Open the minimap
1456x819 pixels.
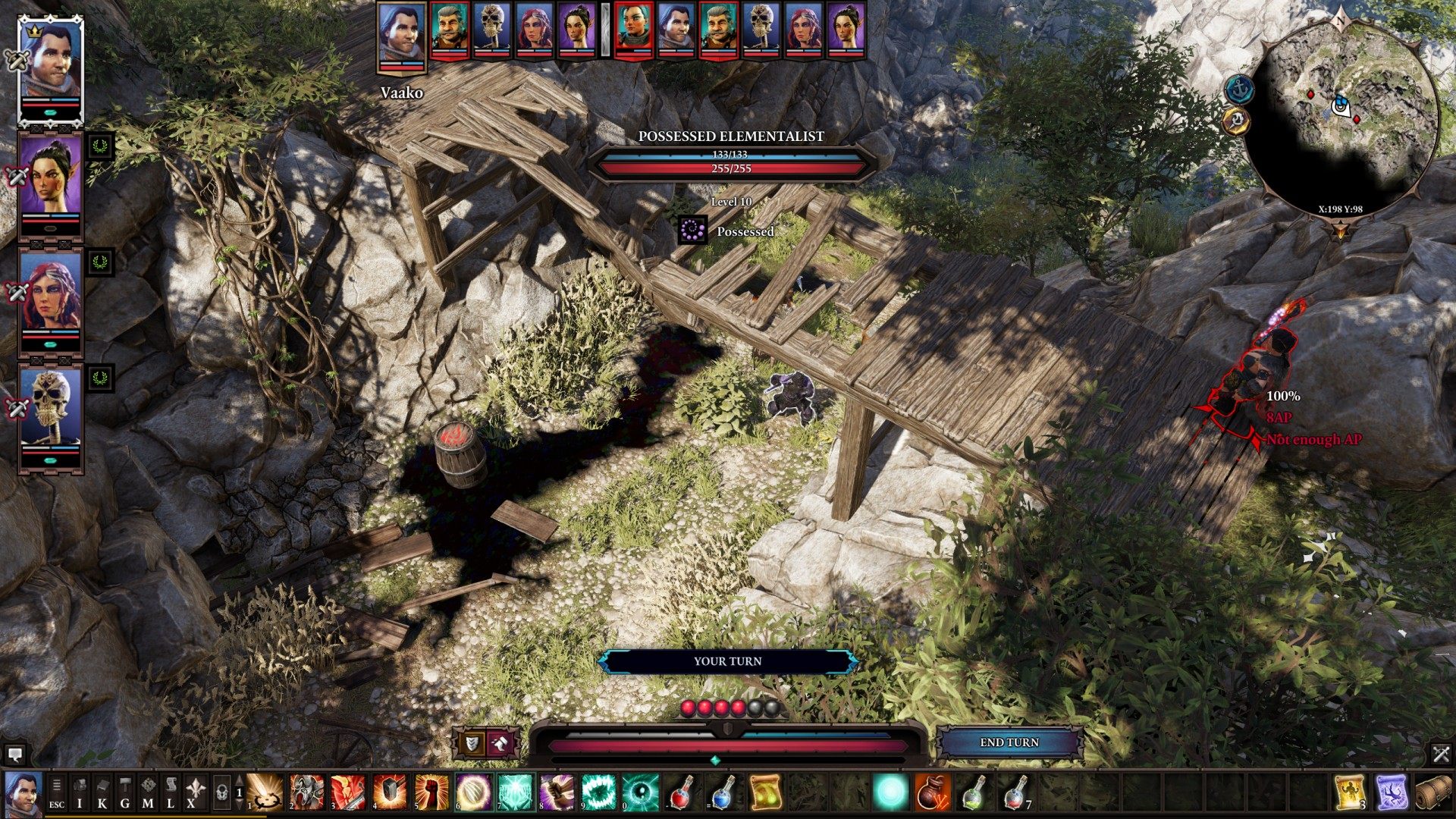point(1341,118)
